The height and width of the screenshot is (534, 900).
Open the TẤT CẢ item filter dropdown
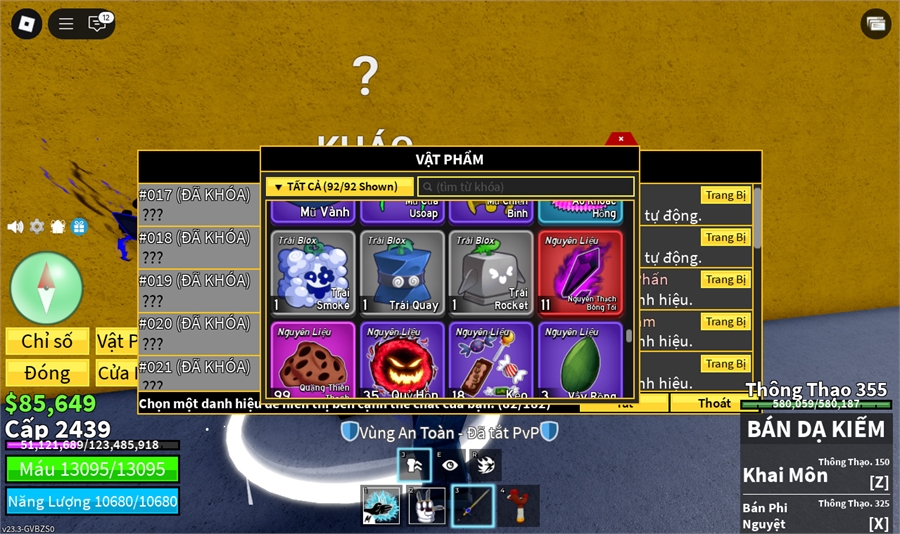tap(339, 186)
